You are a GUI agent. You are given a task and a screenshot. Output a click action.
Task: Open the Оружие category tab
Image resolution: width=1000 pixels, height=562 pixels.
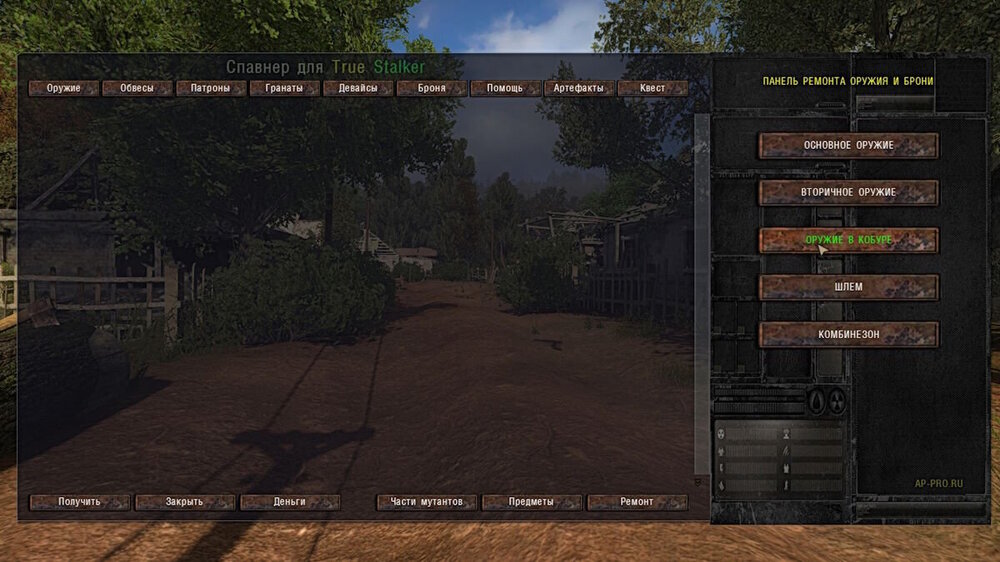(64, 88)
